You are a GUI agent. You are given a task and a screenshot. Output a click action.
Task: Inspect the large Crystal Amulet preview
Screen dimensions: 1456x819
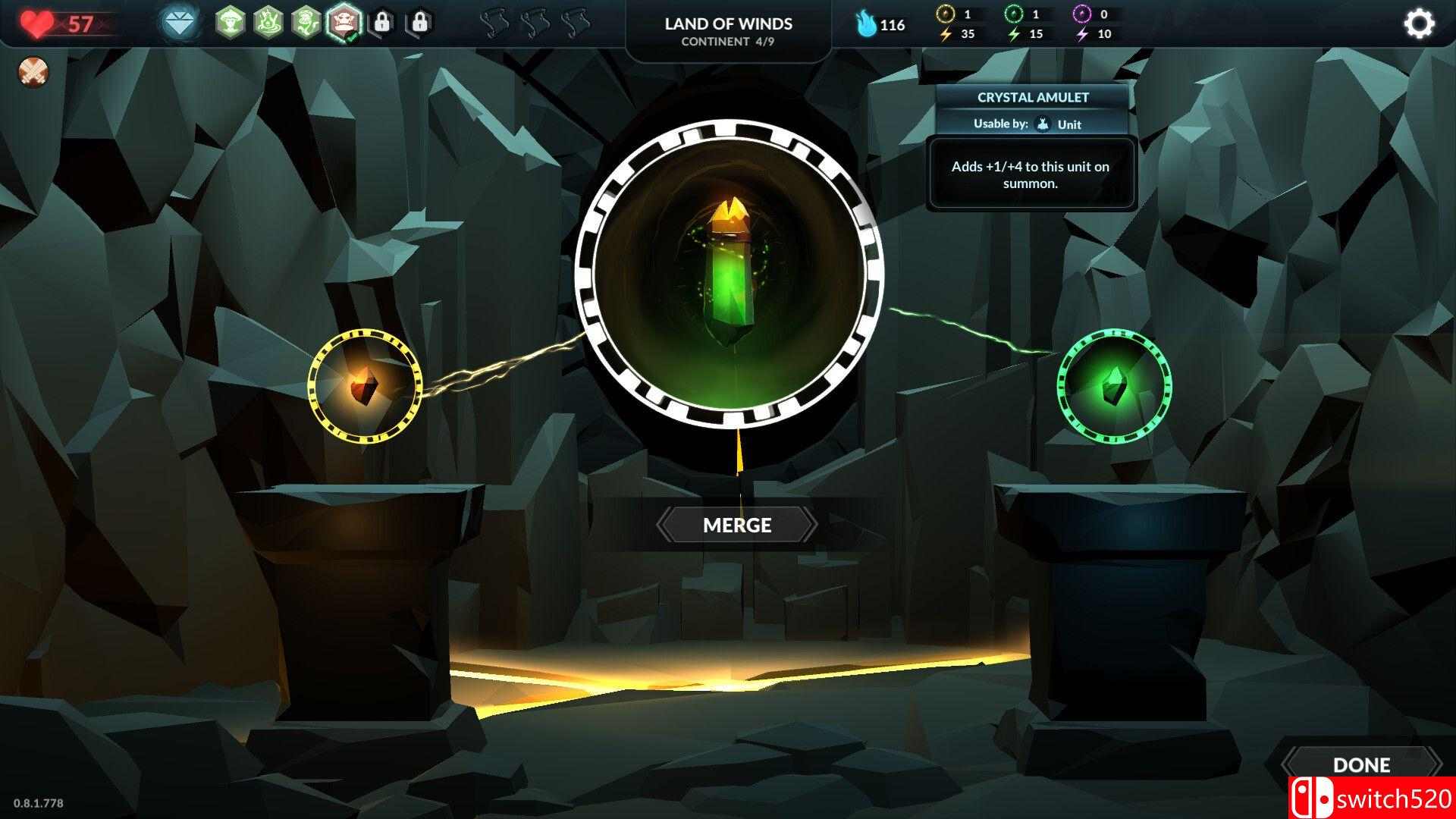pos(729,273)
